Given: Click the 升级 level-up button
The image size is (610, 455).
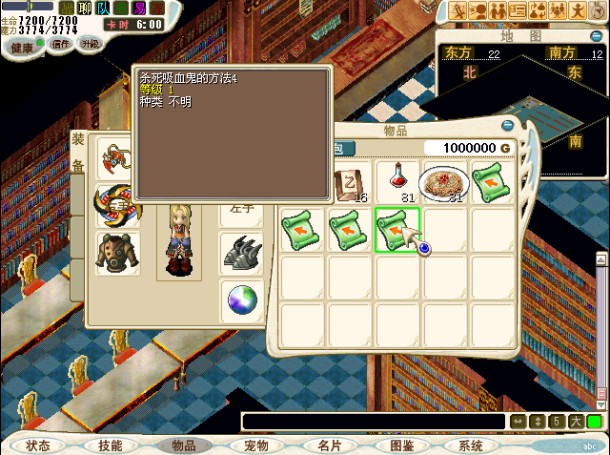Looking at the screenshot, I should (x=90, y=44).
